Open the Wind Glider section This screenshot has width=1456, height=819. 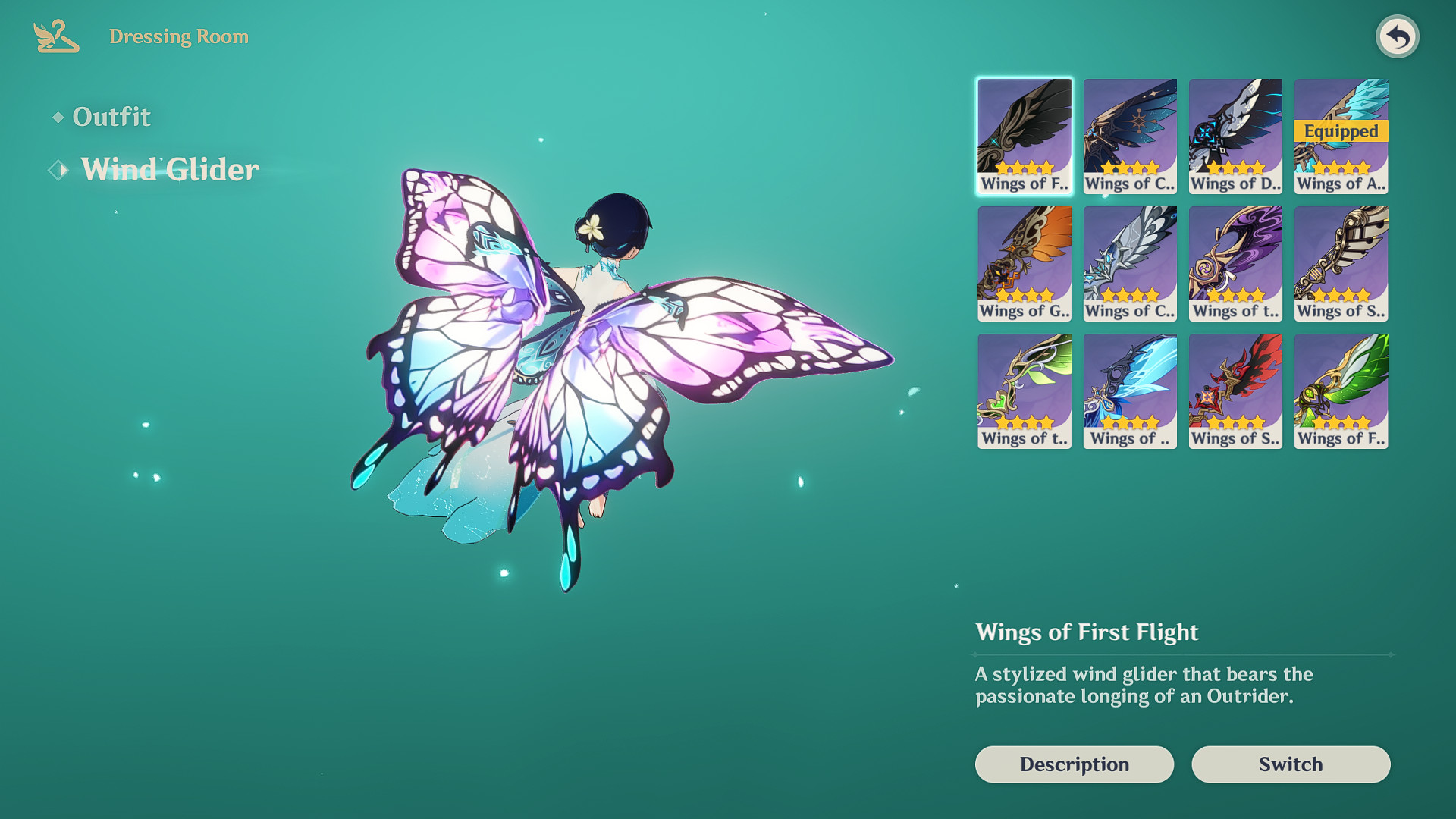click(x=168, y=170)
